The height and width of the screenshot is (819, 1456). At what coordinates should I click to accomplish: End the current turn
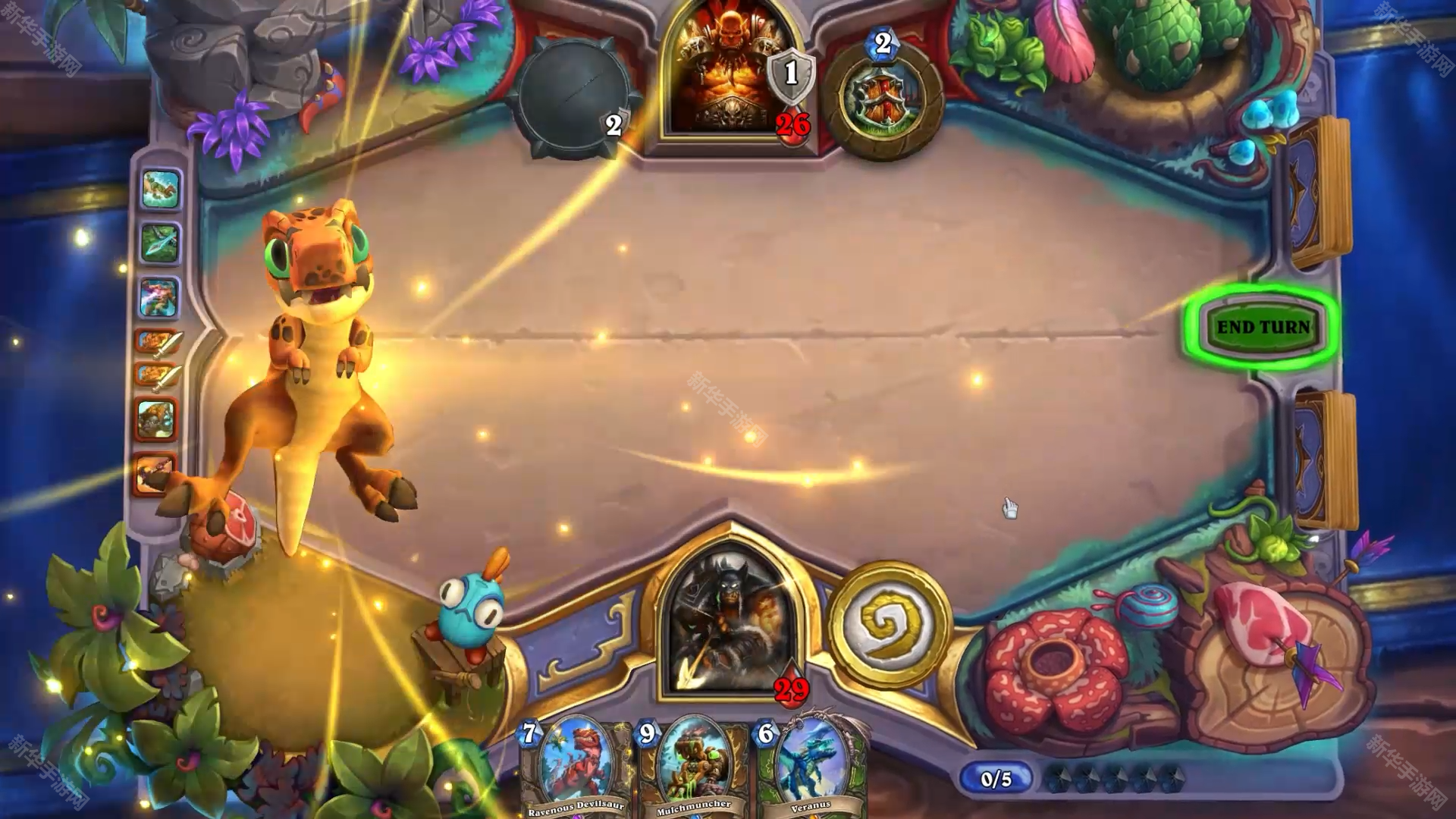pyautogui.click(x=1263, y=328)
